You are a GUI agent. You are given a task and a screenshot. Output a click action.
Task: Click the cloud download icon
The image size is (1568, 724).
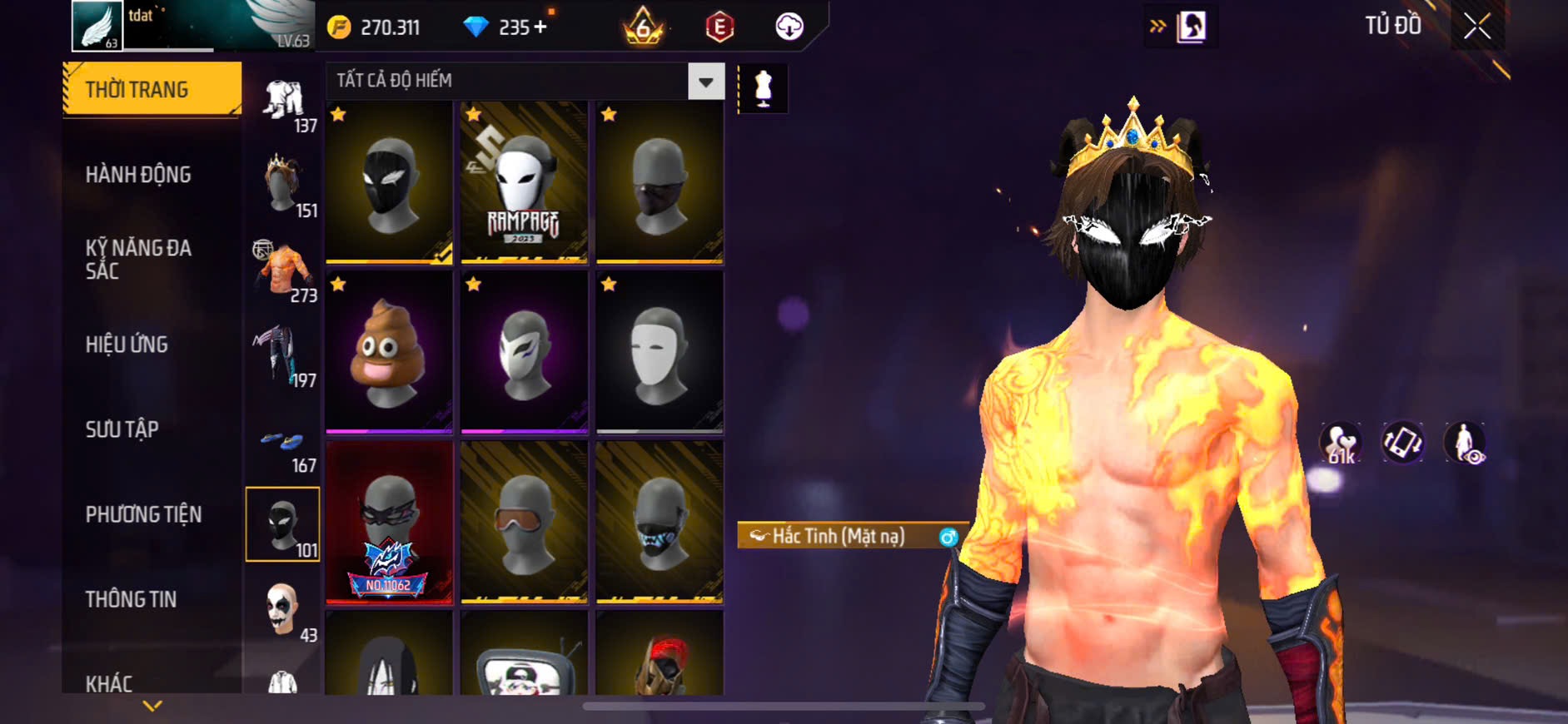(x=789, y=27)
